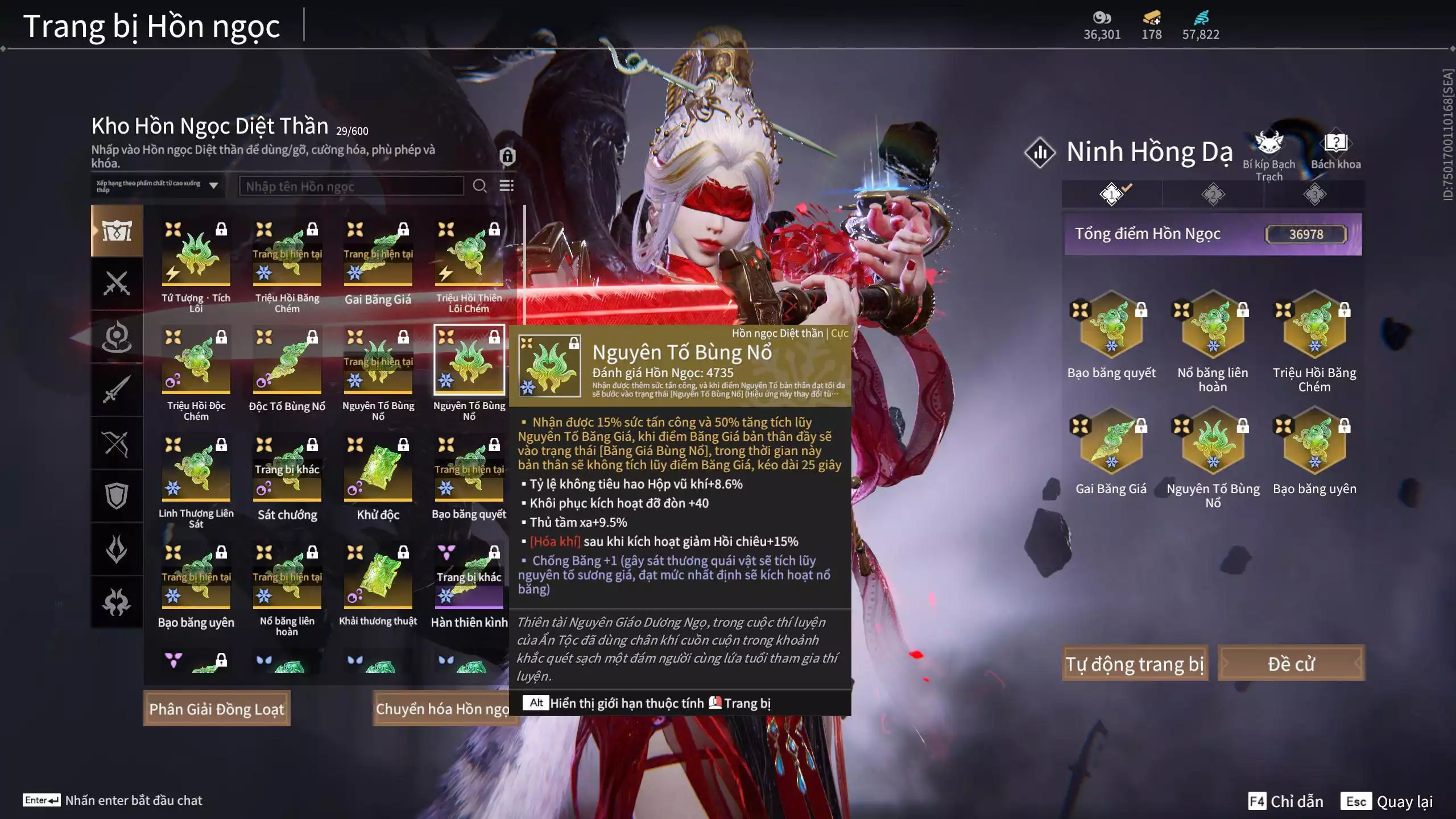The width and height of the screenshot is (1456, 819).
Task: Click equipped Nổ băng liên hoàn slot
Action: click(x=1213, y=326)
